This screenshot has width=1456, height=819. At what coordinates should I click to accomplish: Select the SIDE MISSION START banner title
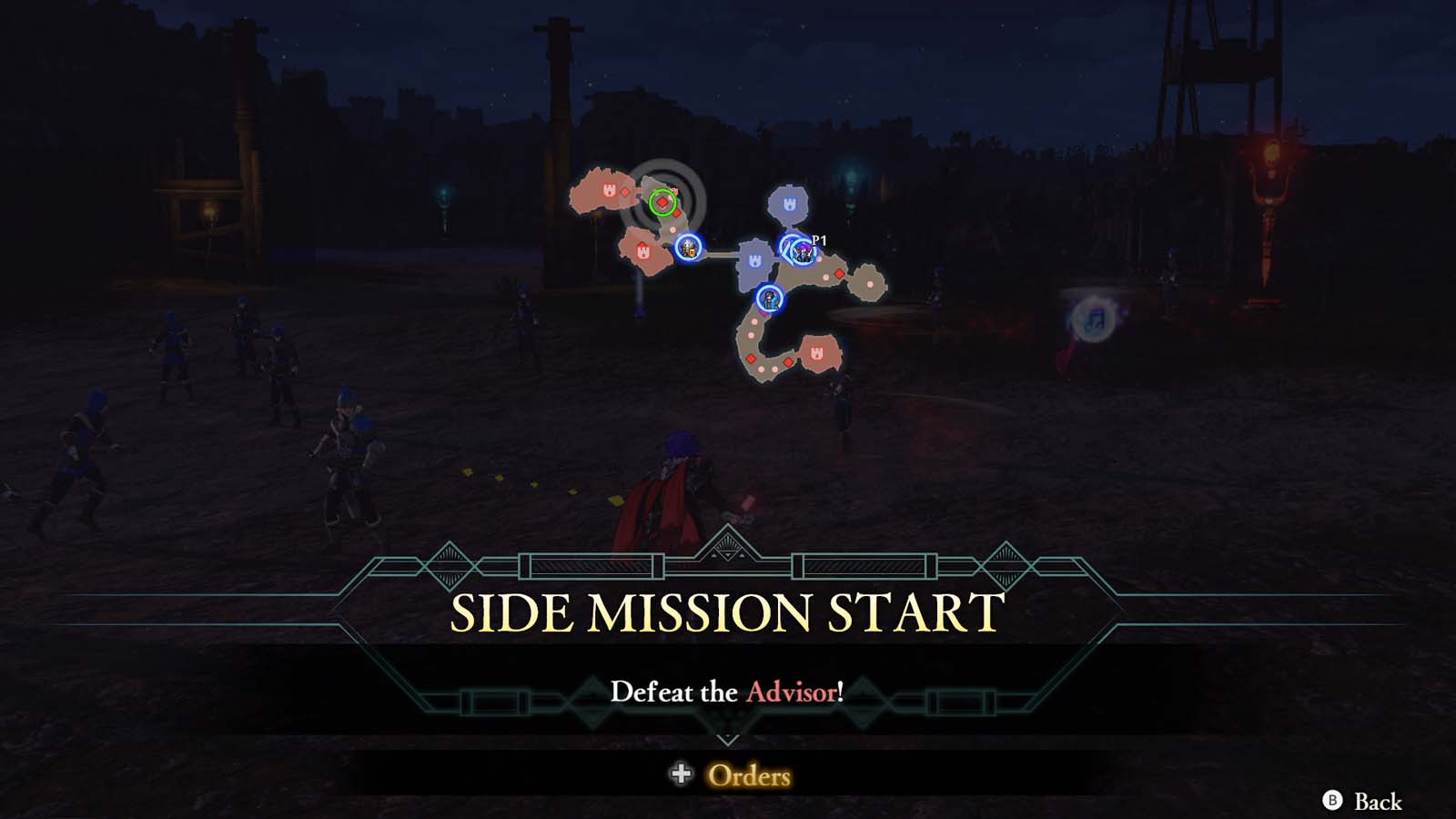point(728,612)
